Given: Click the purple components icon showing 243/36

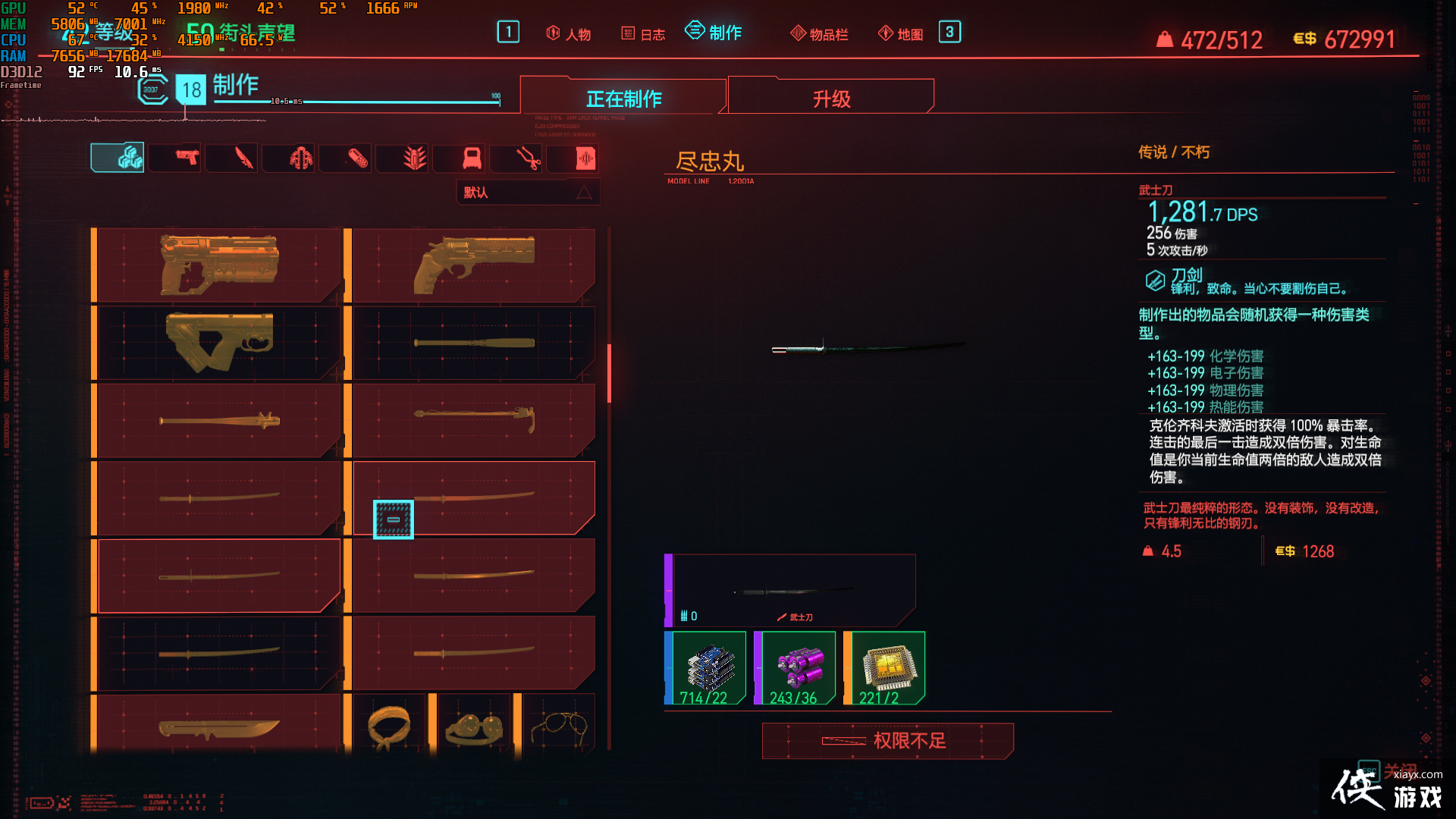Looking at the screenshot, I should [796, 667].
